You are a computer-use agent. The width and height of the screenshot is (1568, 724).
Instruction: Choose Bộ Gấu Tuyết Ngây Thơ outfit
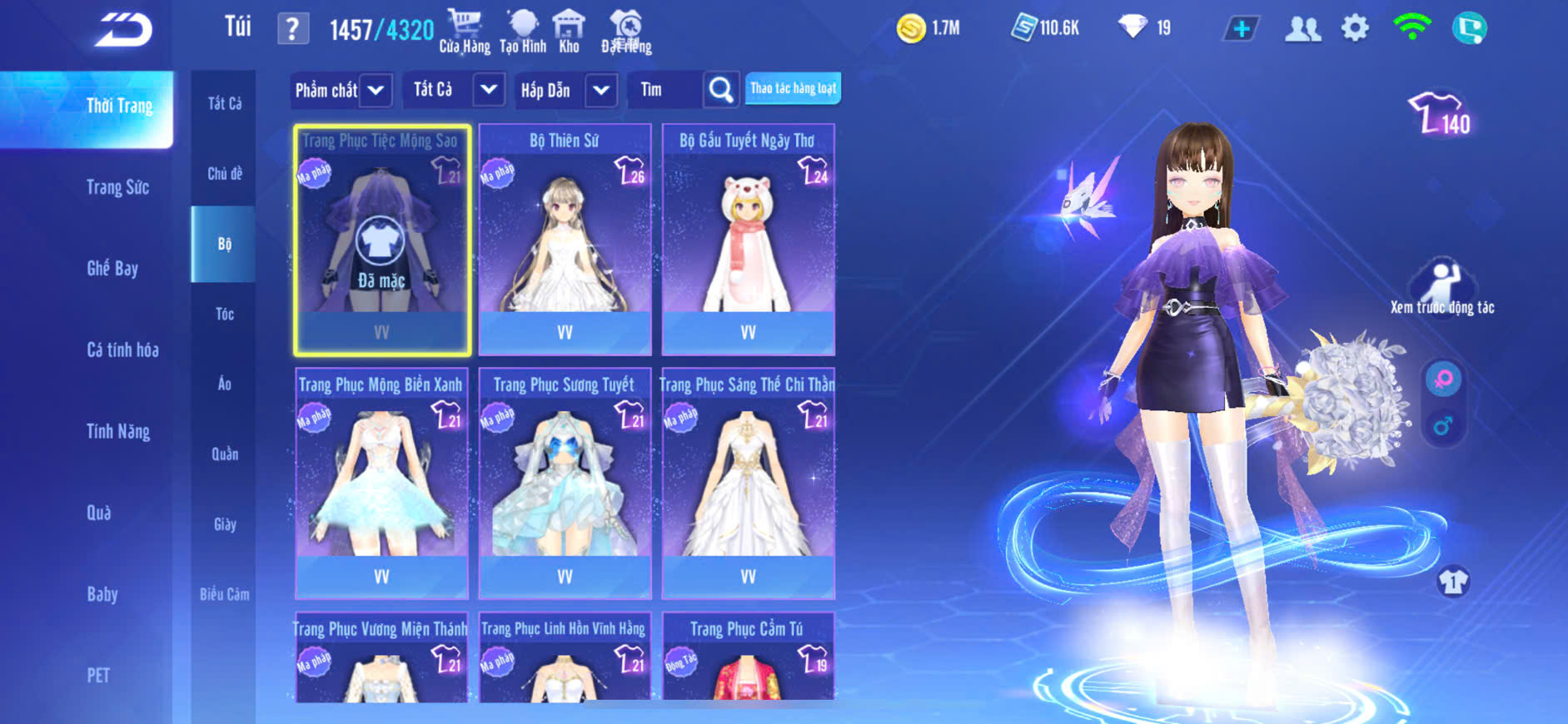[x=748, y=240]
